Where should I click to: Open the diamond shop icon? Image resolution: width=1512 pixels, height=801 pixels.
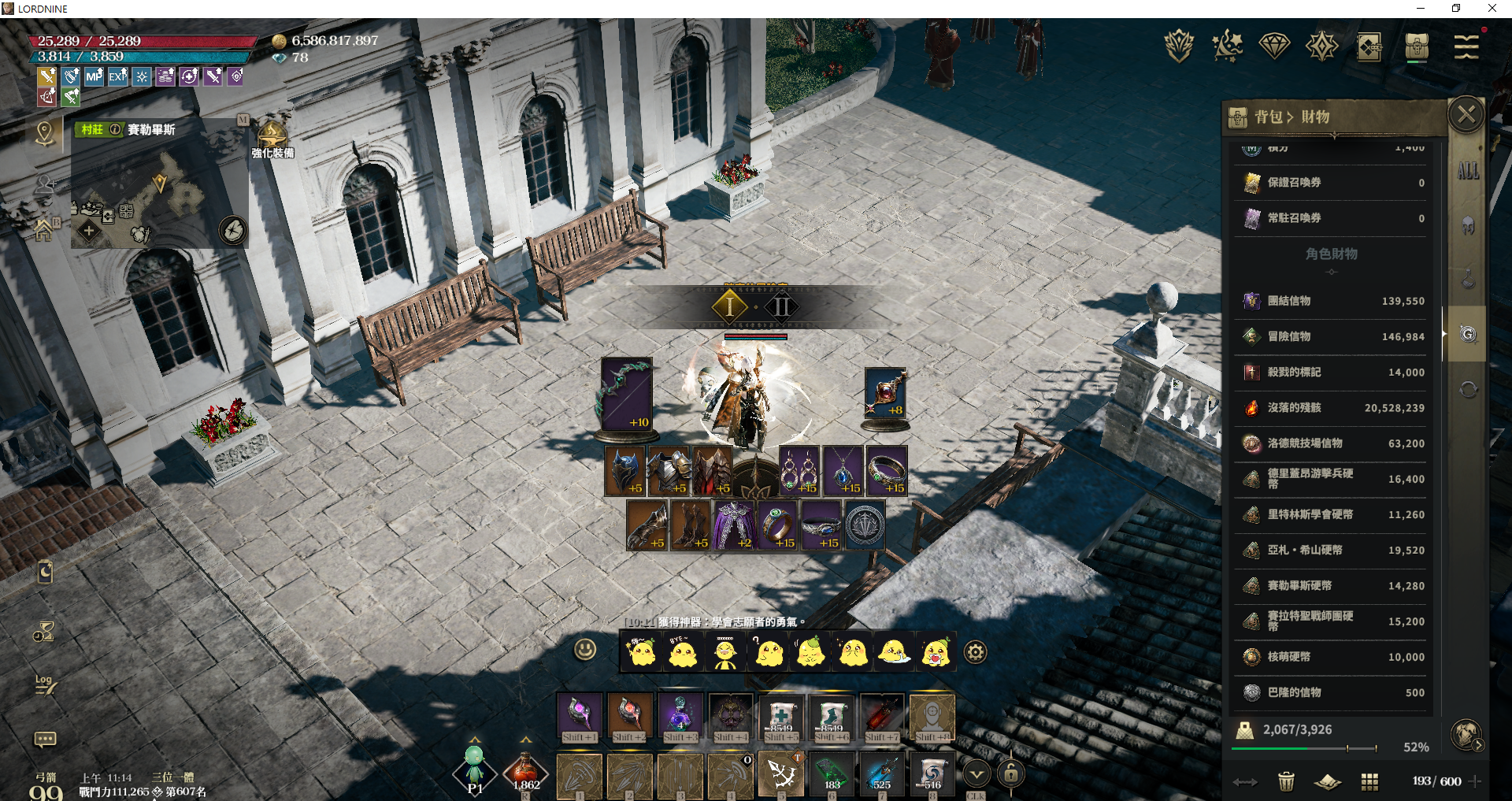tap(1274, 46)
